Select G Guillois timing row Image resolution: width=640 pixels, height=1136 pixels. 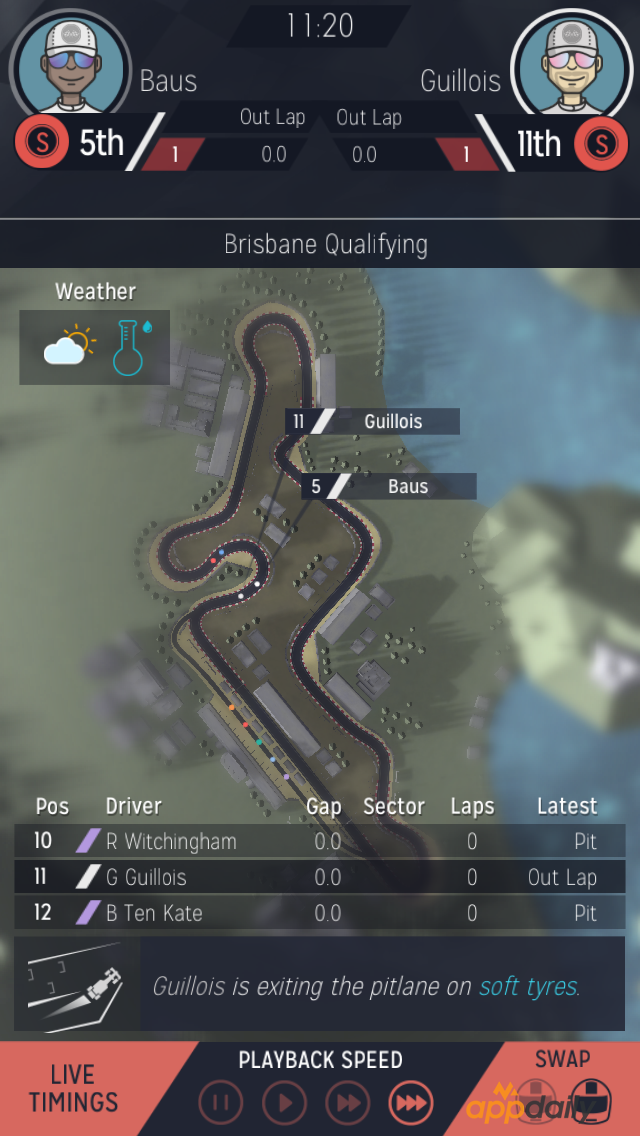coord(320,878)
